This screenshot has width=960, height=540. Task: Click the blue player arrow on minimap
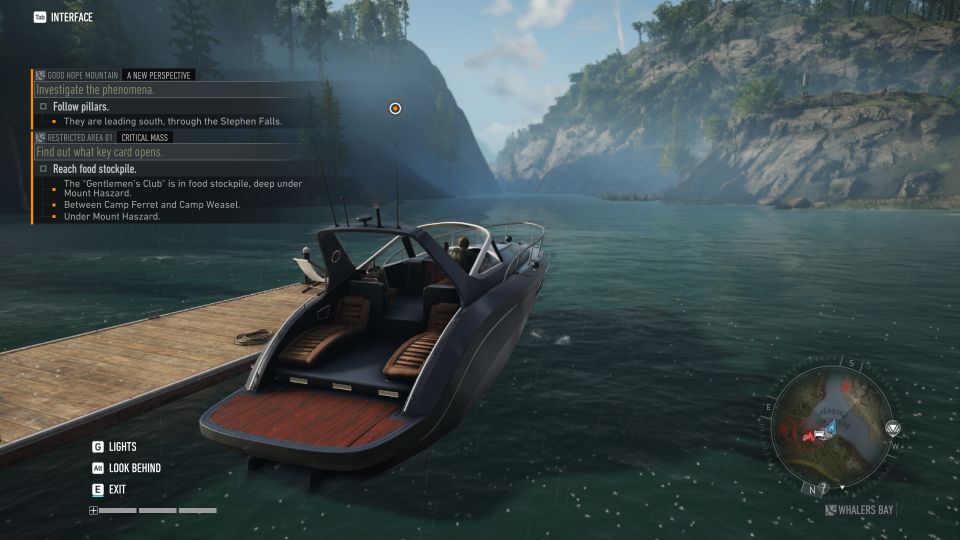tap(830, 428)
